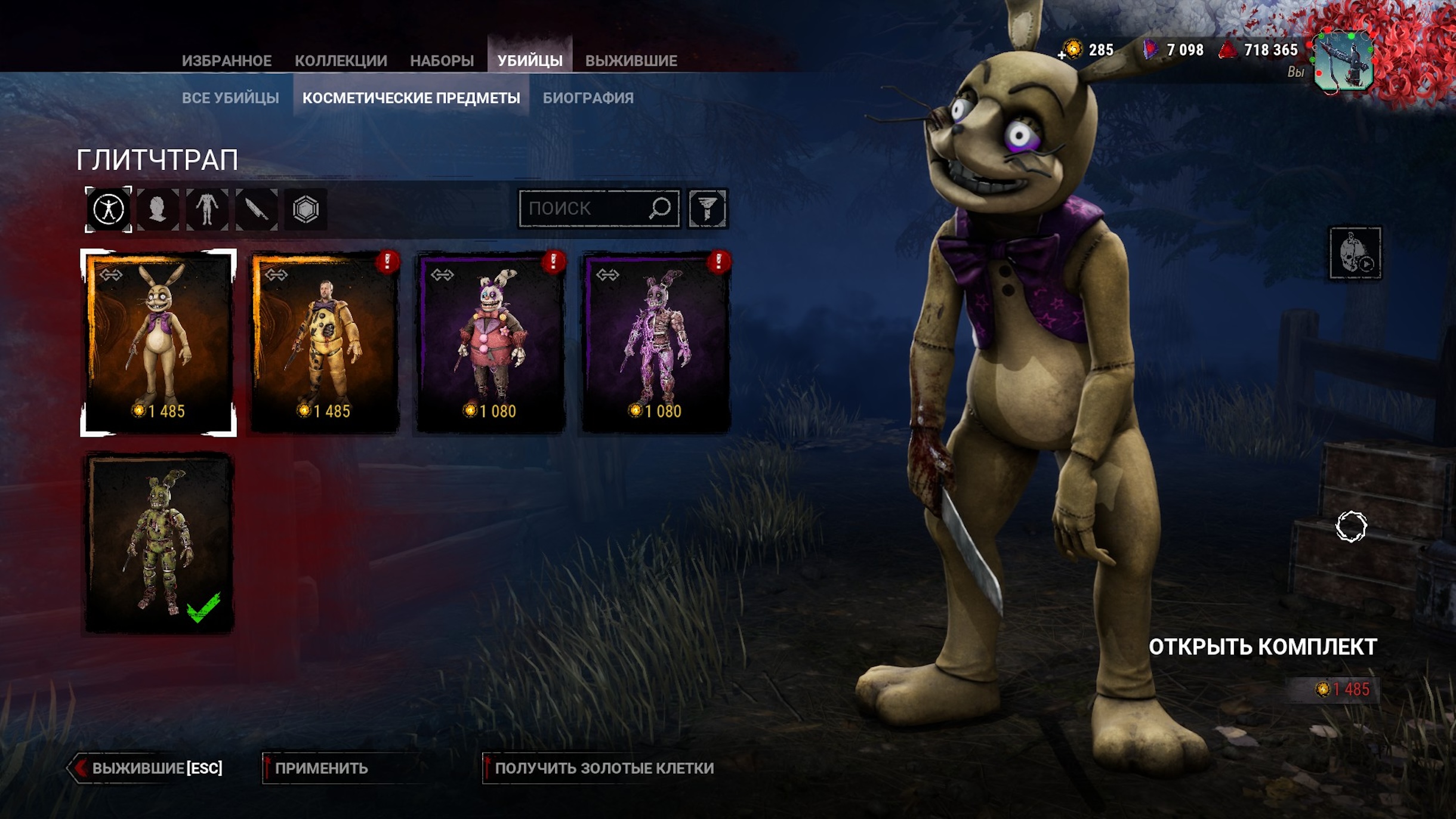The image size is (1456, 819).
Task: Filter cosmetics by body icon
Action: tap(207, 209)
